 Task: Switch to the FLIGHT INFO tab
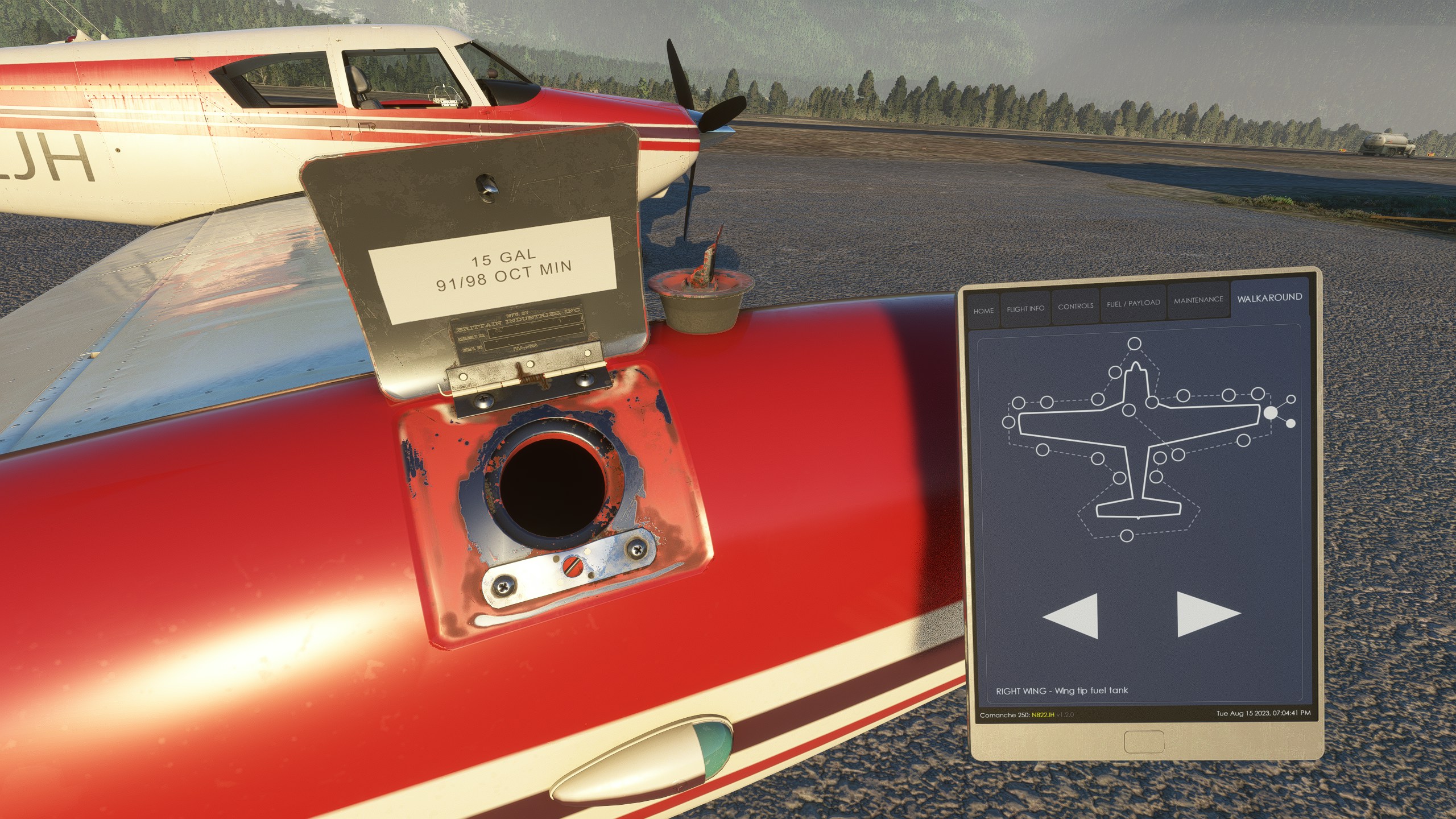pyautogui.click(x=1025, y=308)
